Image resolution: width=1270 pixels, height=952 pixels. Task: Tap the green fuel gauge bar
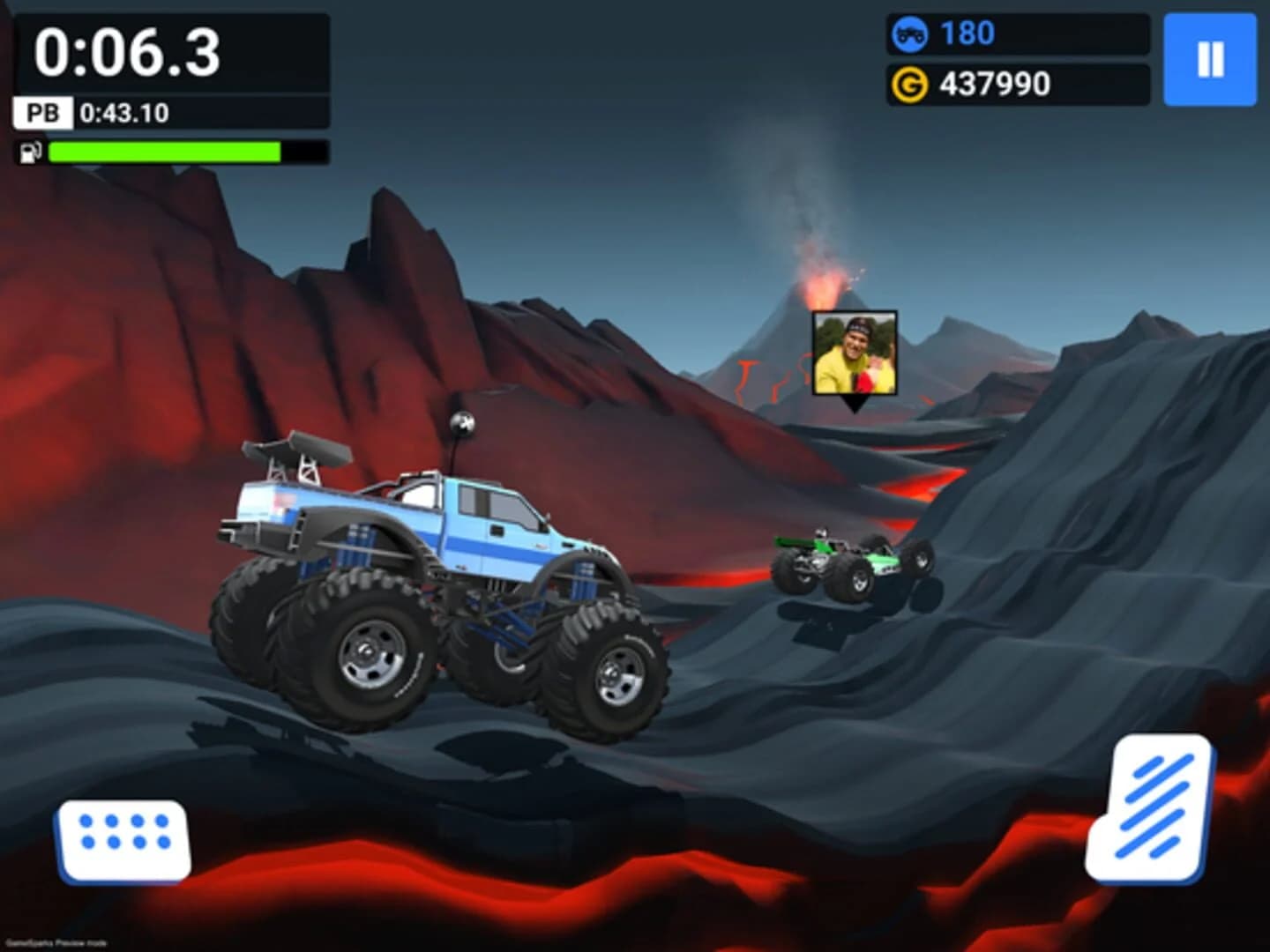click(163, 152)
